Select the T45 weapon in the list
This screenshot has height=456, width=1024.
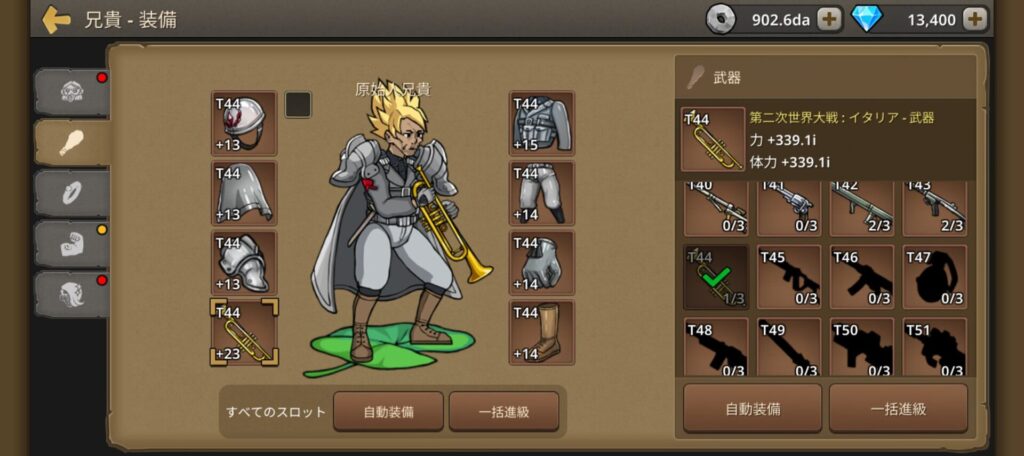789,277
